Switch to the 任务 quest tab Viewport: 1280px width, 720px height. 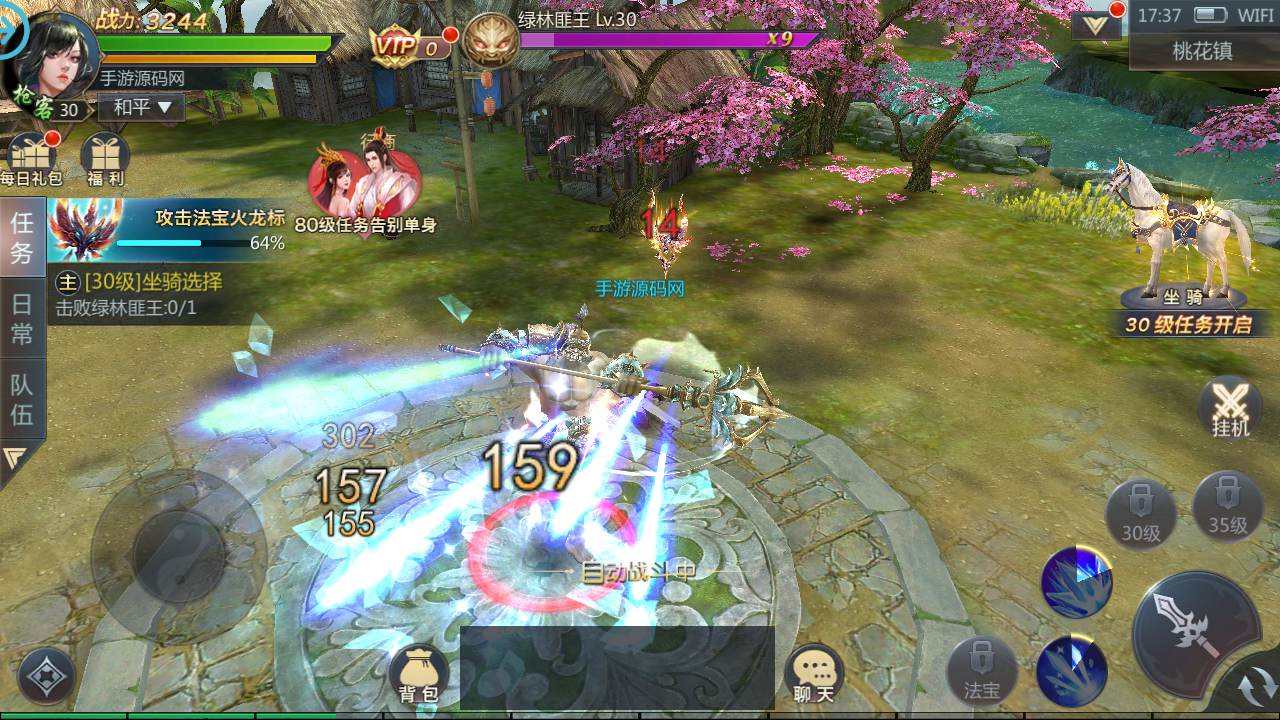tap(22, 237)
